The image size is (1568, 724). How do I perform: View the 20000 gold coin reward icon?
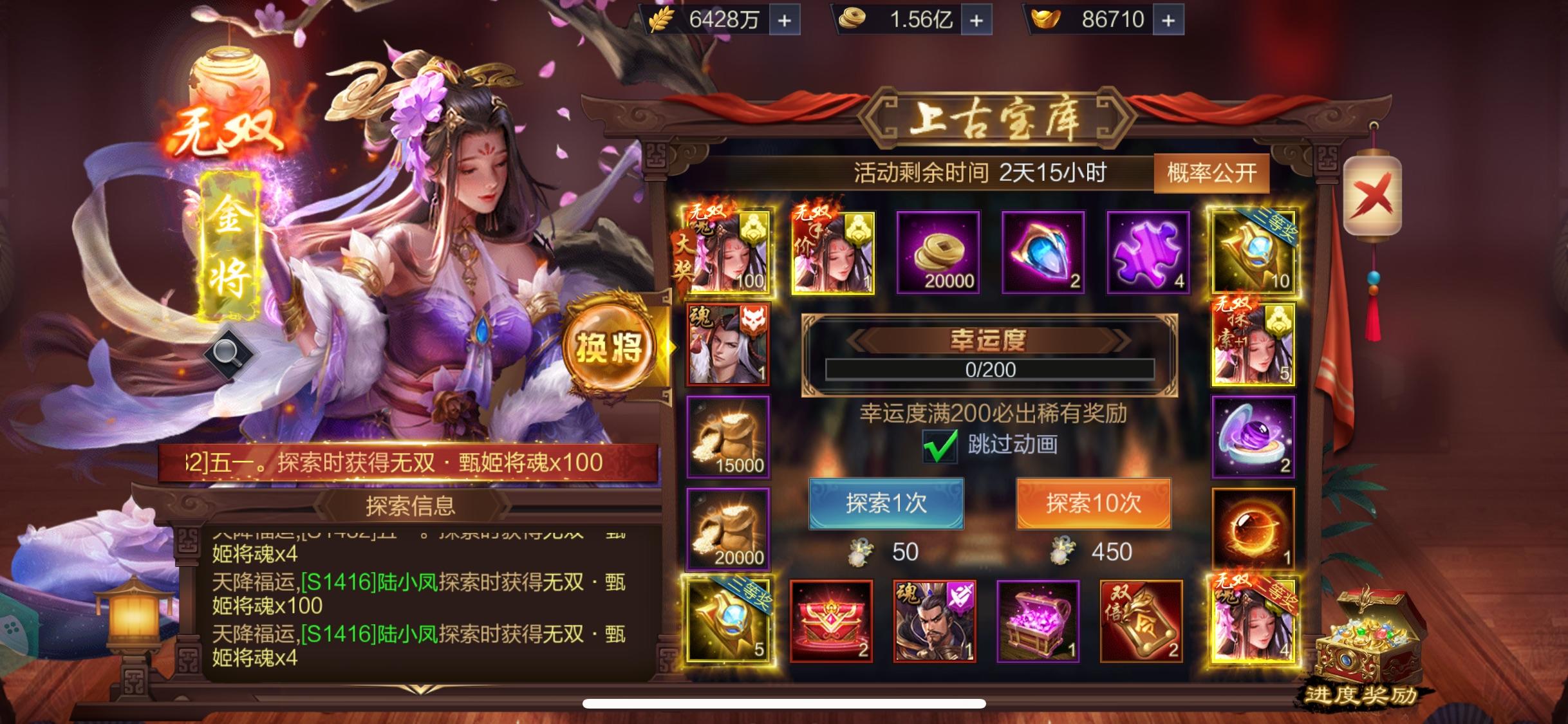coord(938,253)
